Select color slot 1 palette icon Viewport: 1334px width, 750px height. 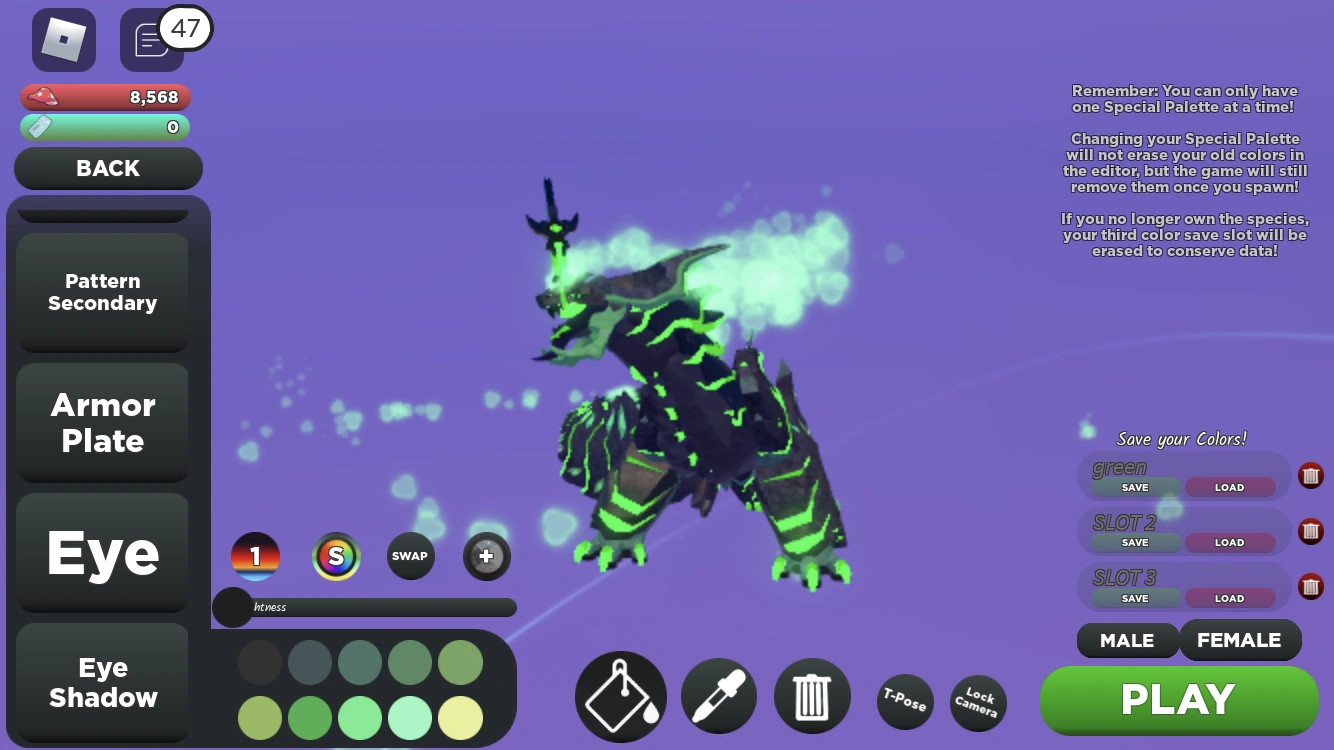(256, 556)
